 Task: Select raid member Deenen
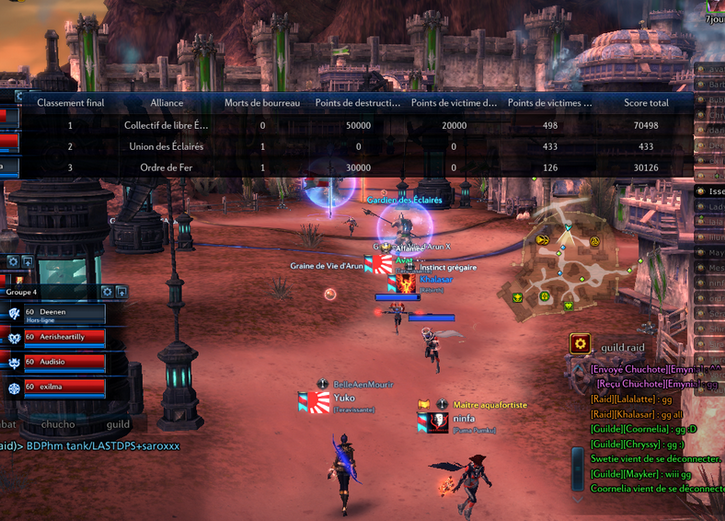coord(64,315)
